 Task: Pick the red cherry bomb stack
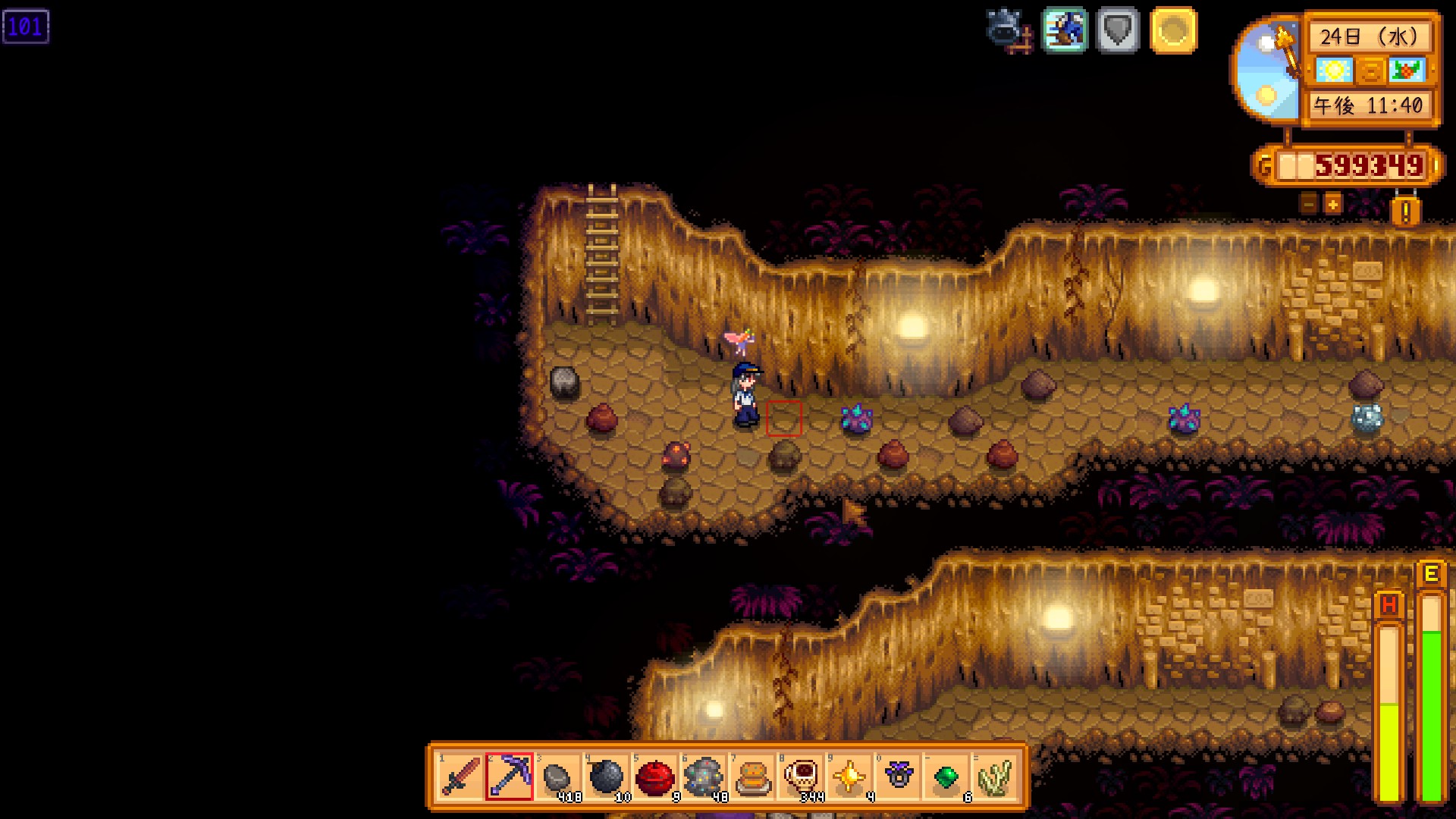654,777
